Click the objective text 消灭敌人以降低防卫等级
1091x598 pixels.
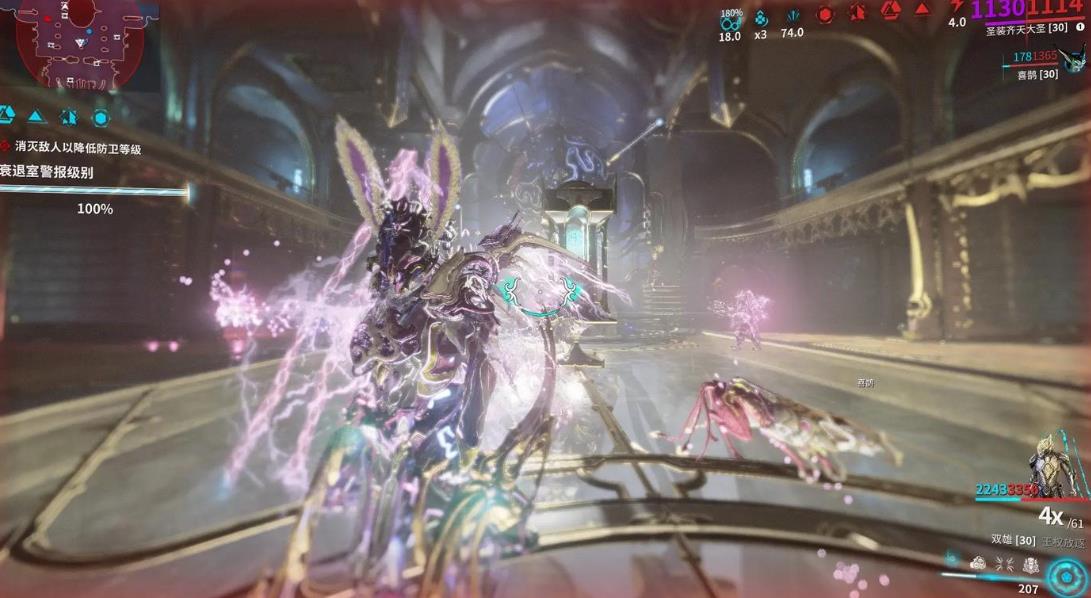pyautogui.click(x=77, y=148)
